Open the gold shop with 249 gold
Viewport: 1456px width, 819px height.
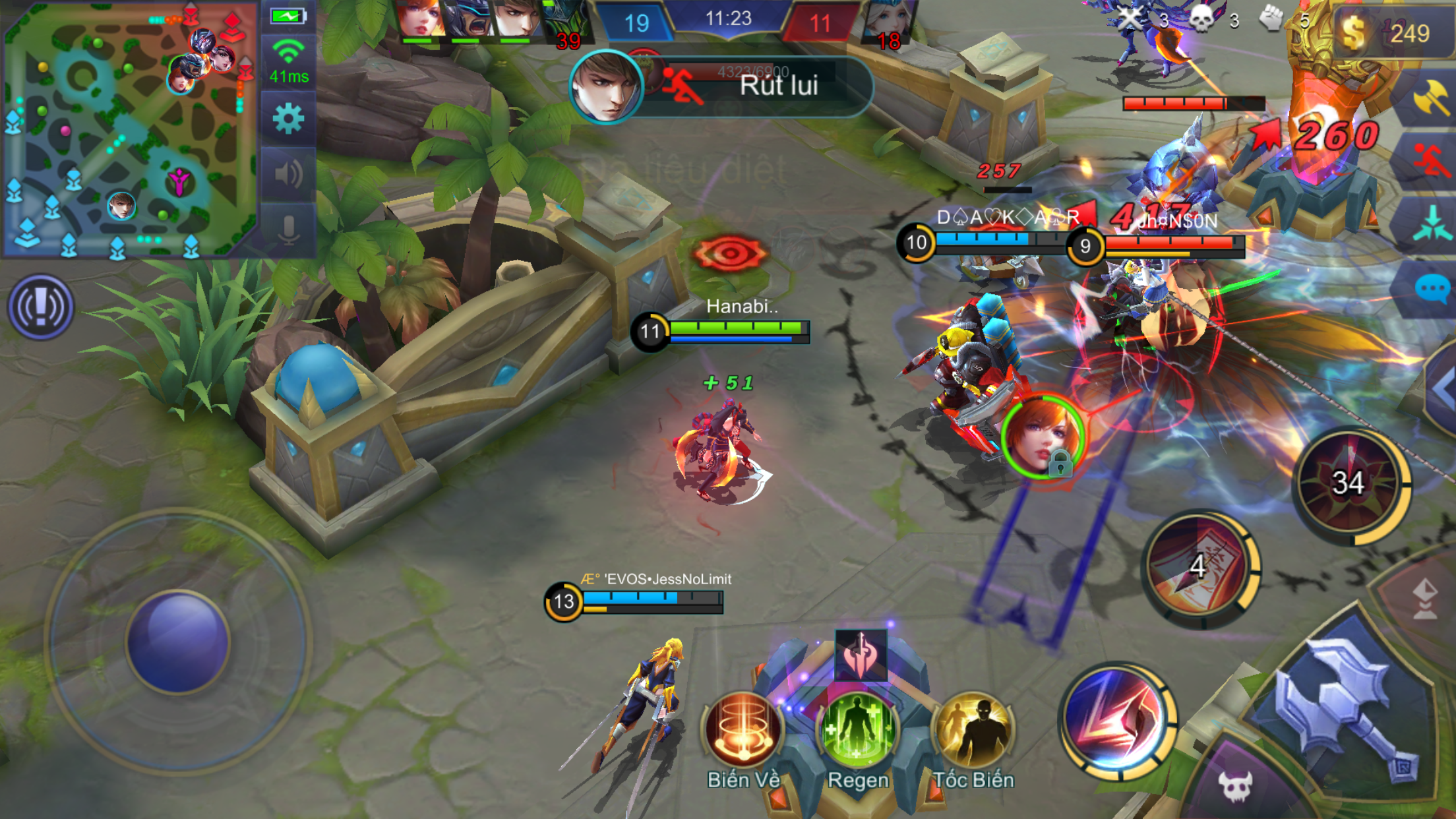[1391, 33]
